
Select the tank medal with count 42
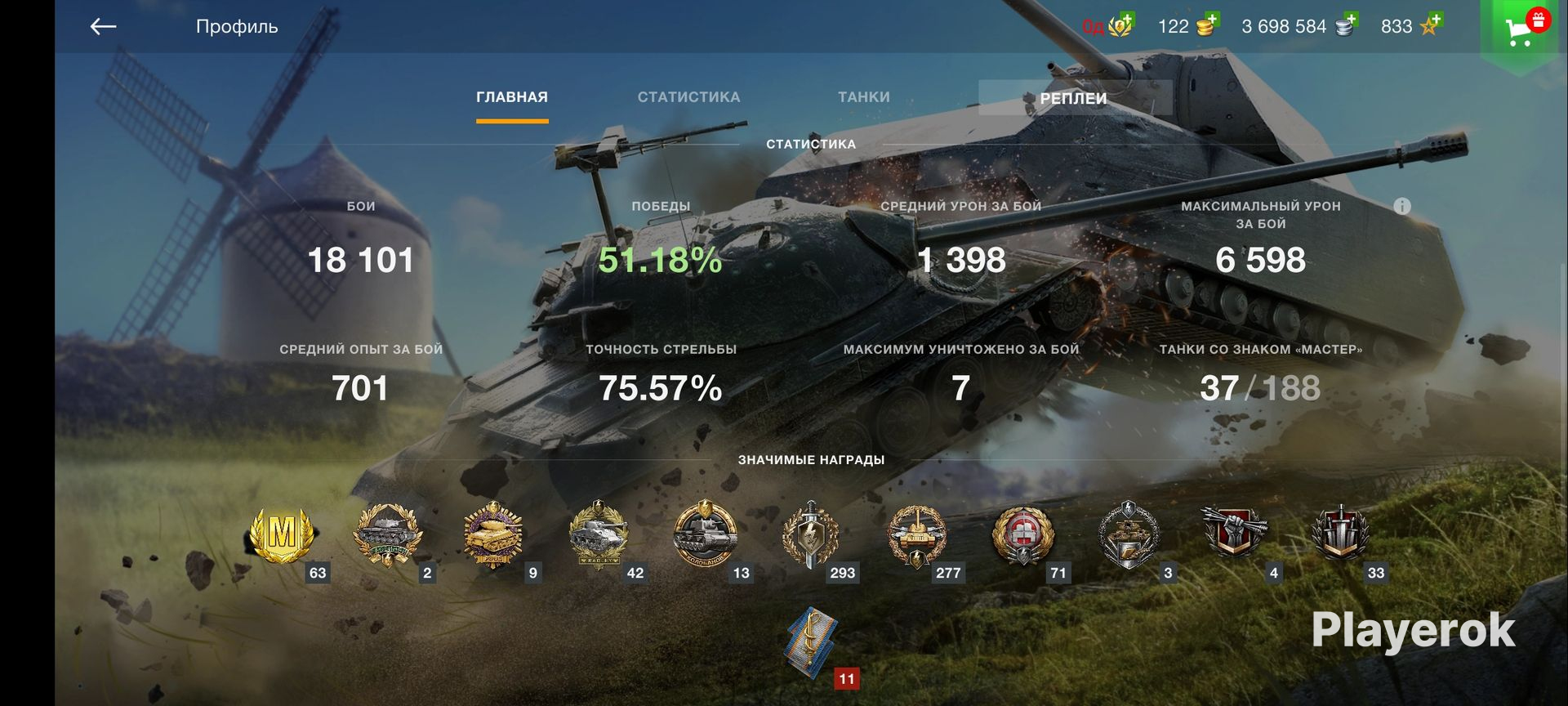point(599,535)
